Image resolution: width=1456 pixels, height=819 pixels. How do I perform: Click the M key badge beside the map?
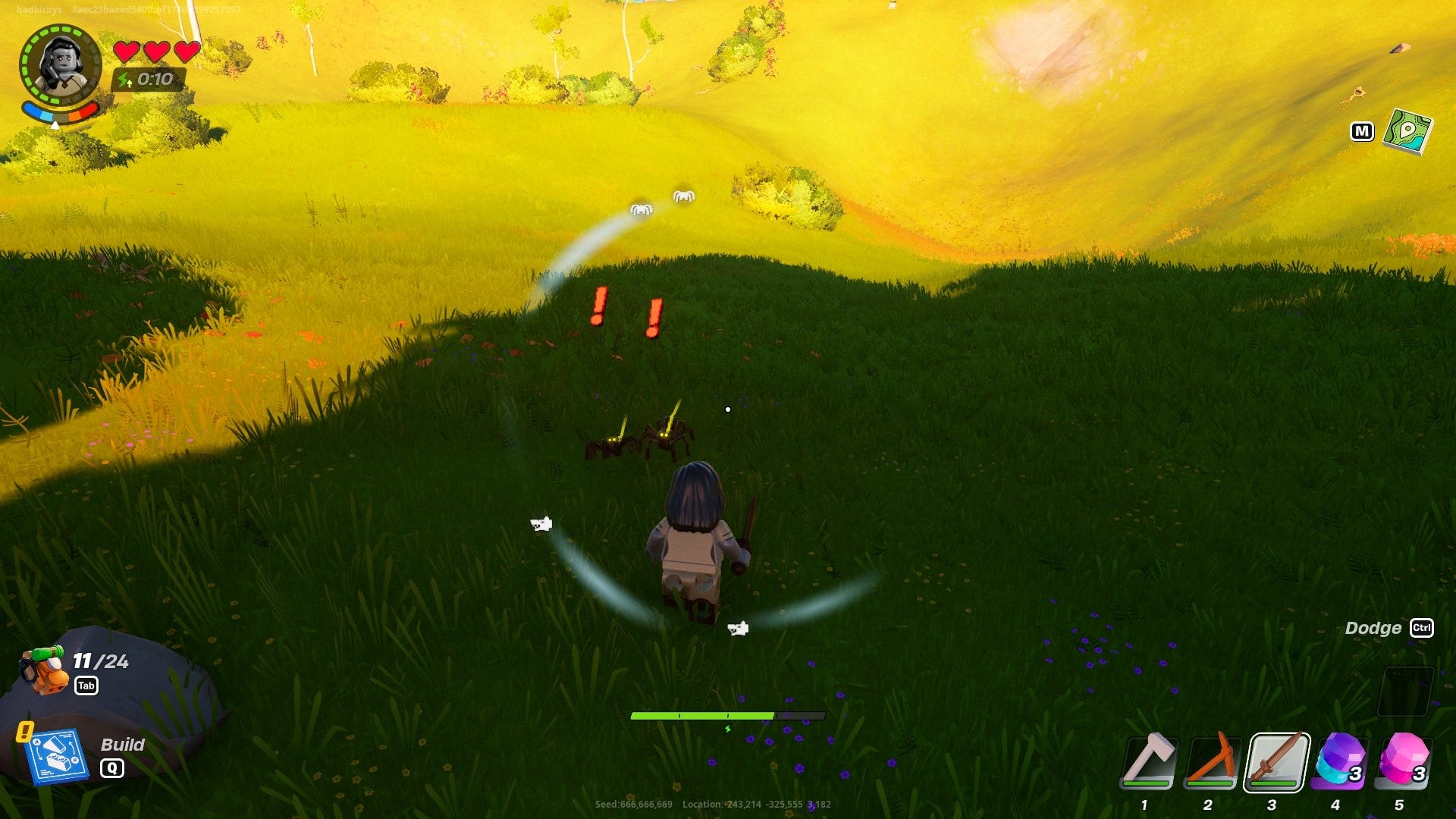(1363, 130)
